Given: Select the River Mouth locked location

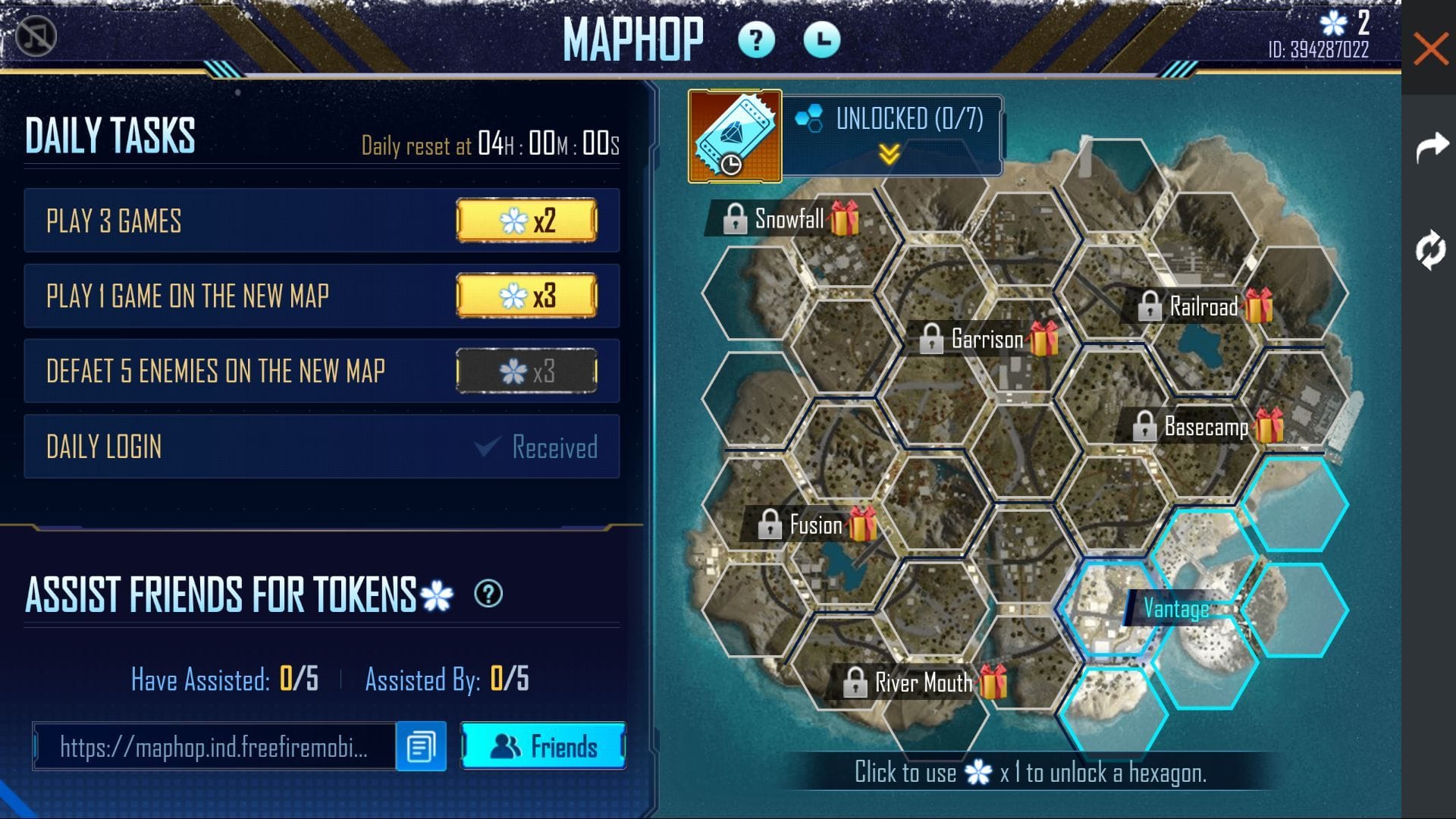Looking at the screenshot, I should [922, 682].
